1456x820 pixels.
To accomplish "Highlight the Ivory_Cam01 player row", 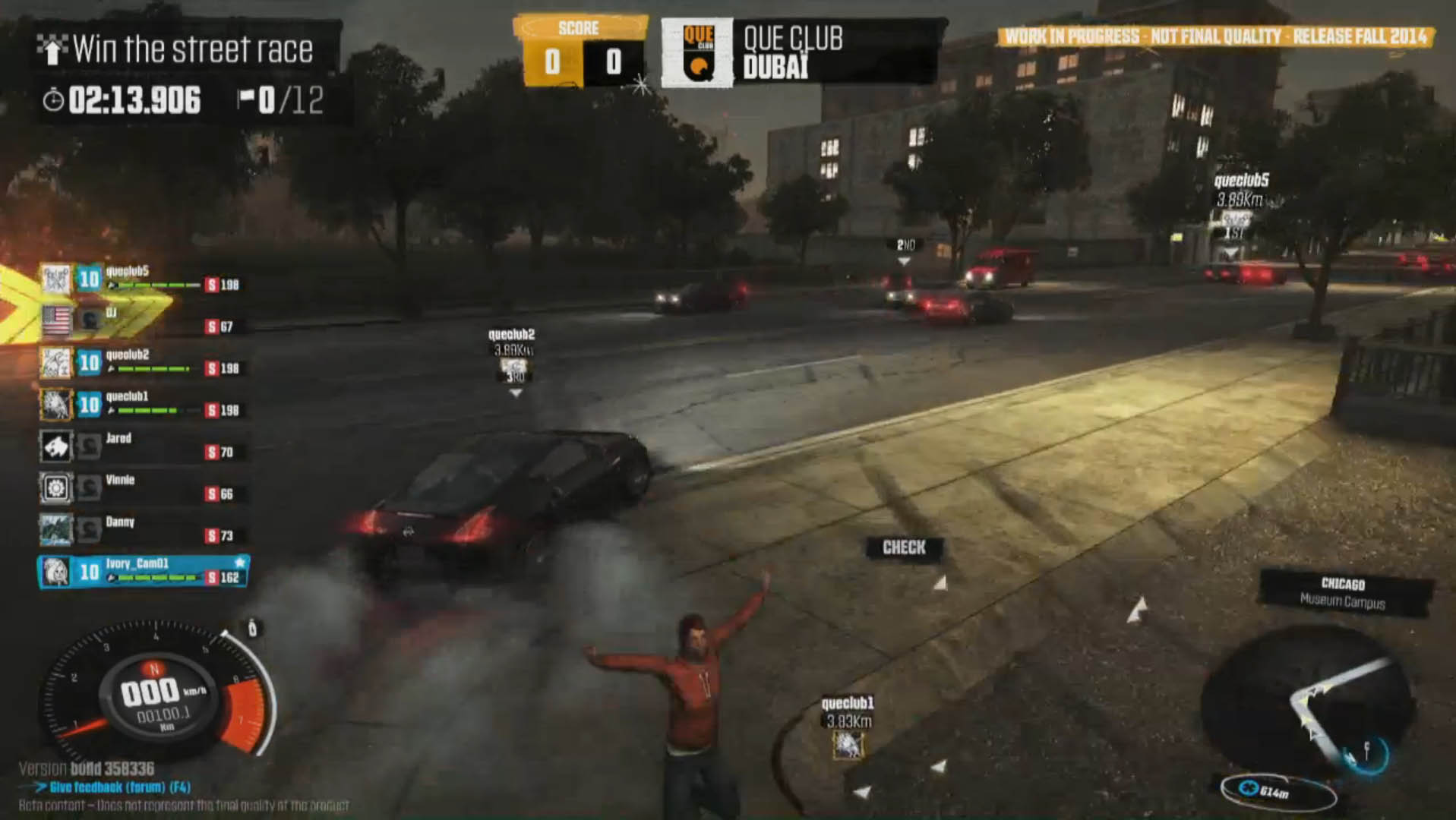I will (143, 572).
